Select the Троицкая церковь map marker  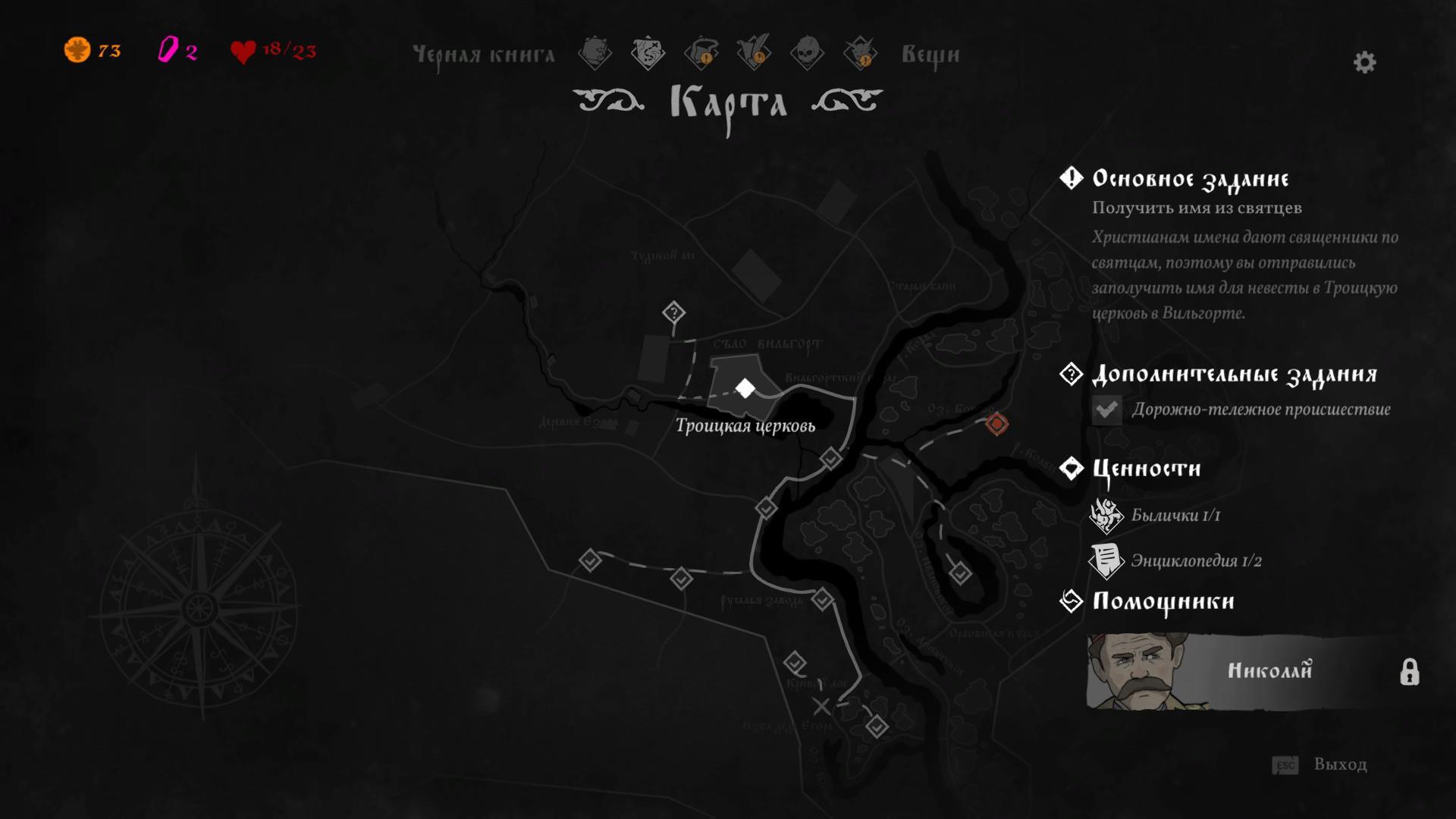[745, 388]
